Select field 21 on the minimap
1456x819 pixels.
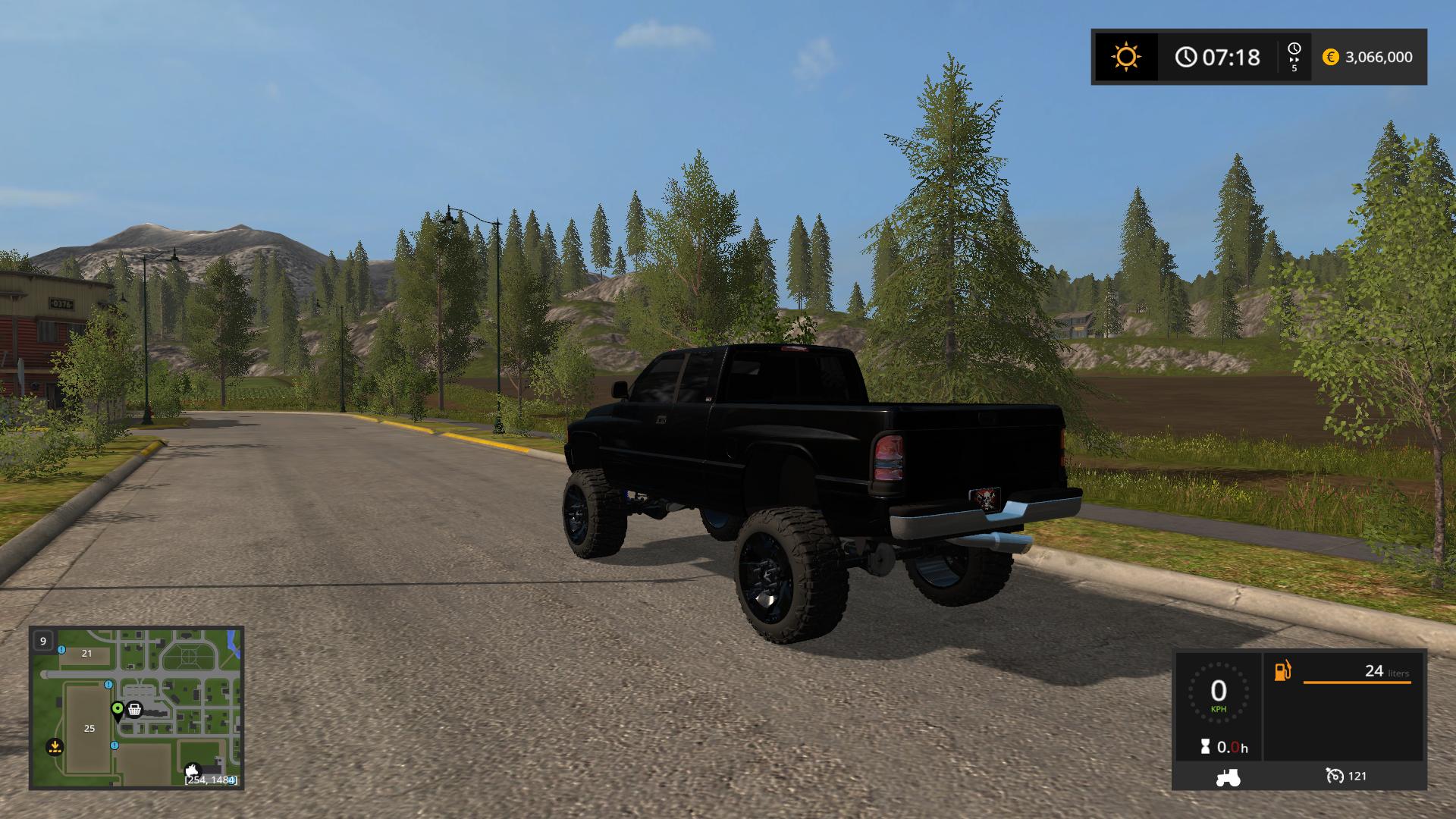86,653
